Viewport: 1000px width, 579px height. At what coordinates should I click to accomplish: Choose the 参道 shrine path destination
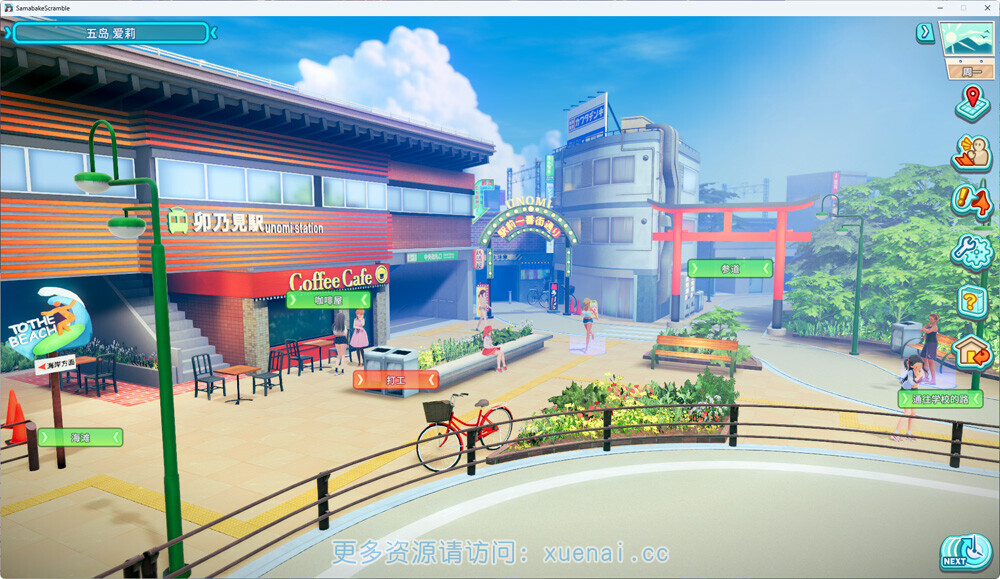(729, 268)
